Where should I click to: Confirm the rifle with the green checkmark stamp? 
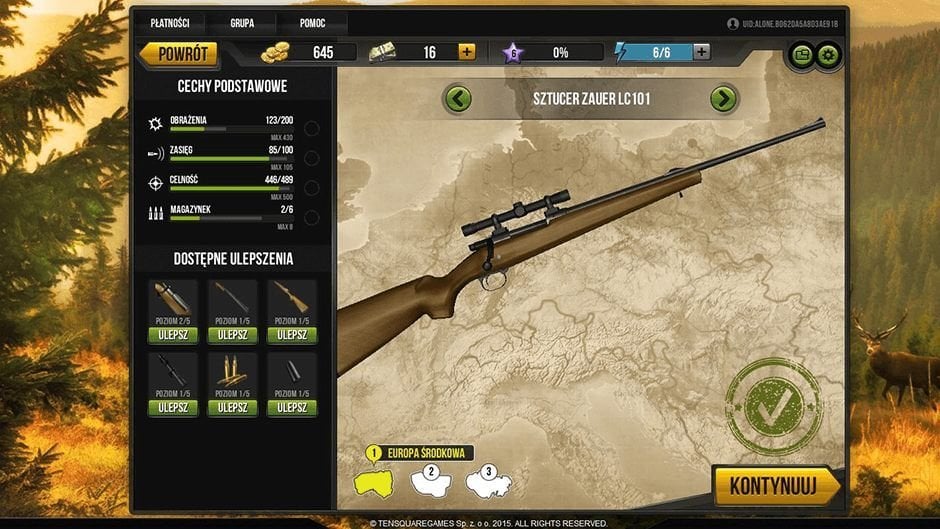[x=773, y=406]
